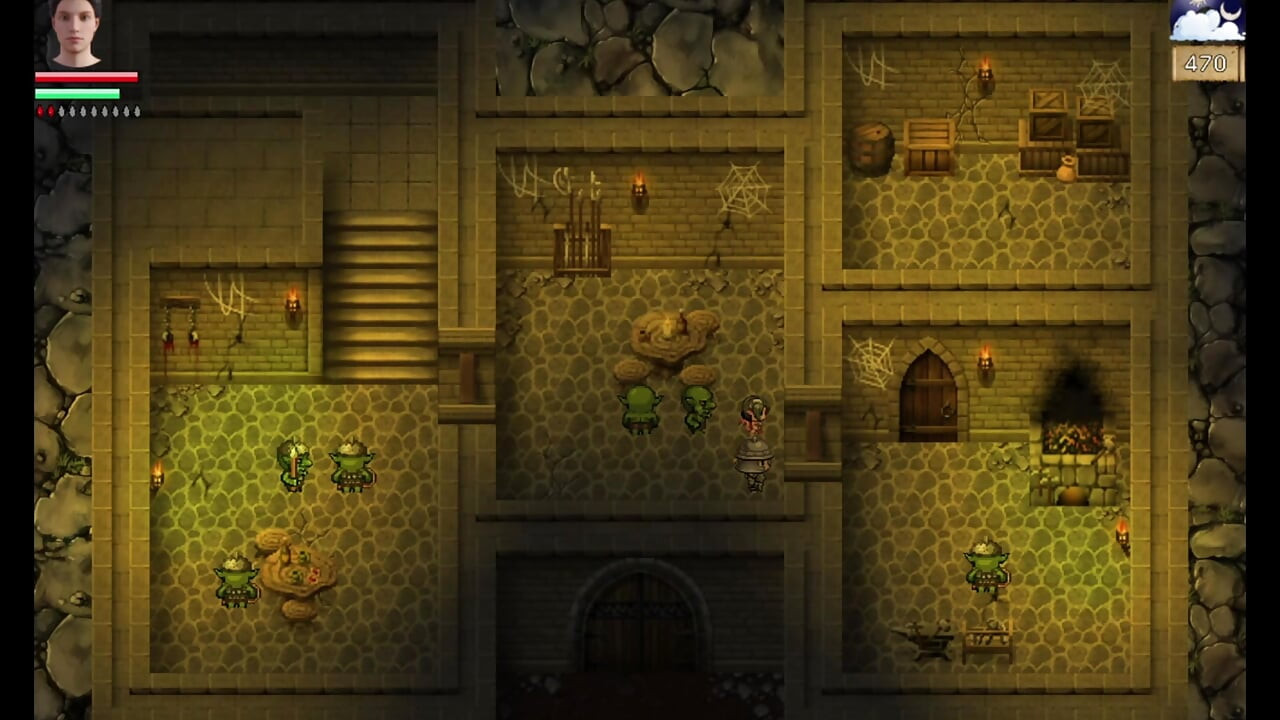Click the cloud in the weather display

pyautogui.click(x=1195, y=28)
